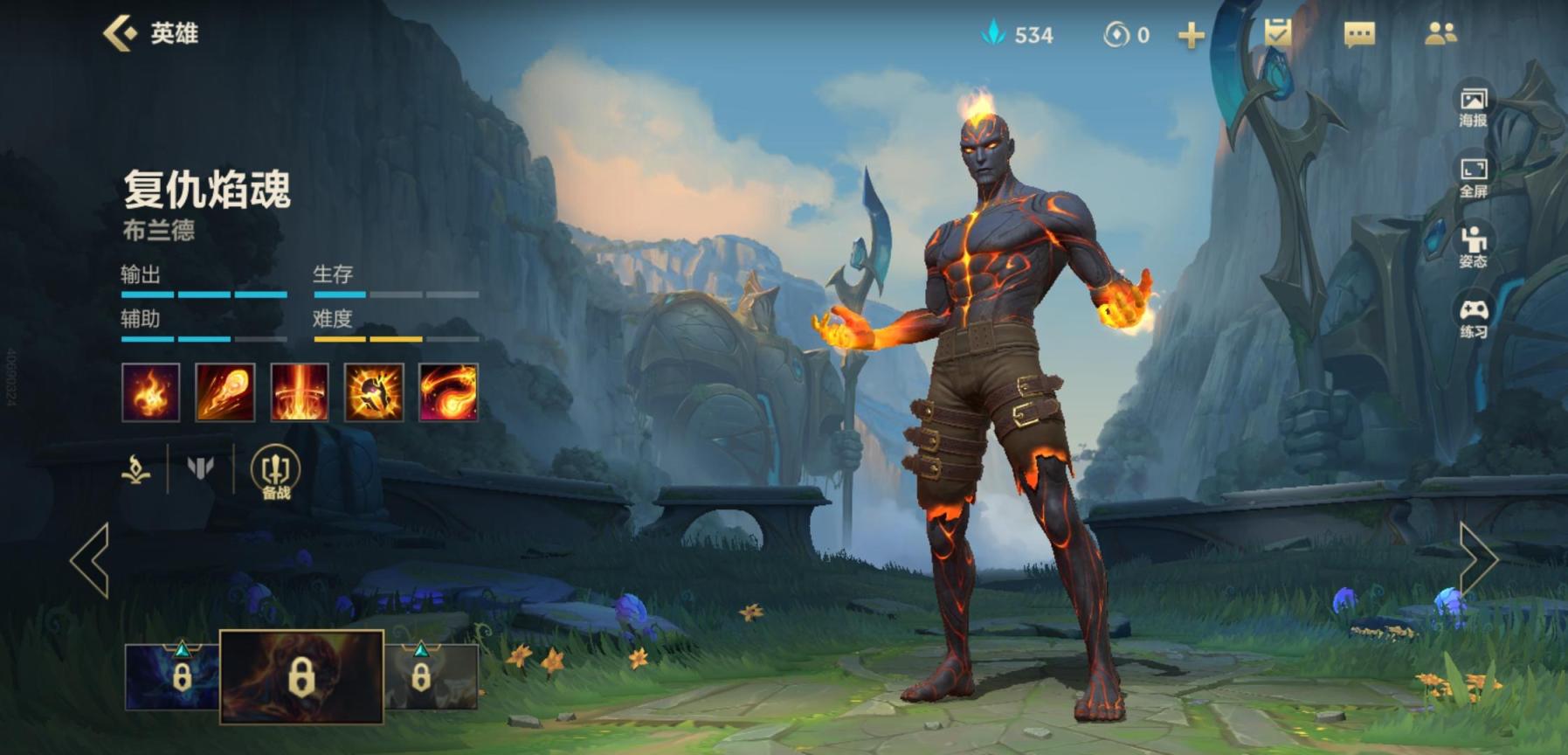
Task: Select the highlighted locked fiery skin thumbnail
Action: click(x=301, y=676)
